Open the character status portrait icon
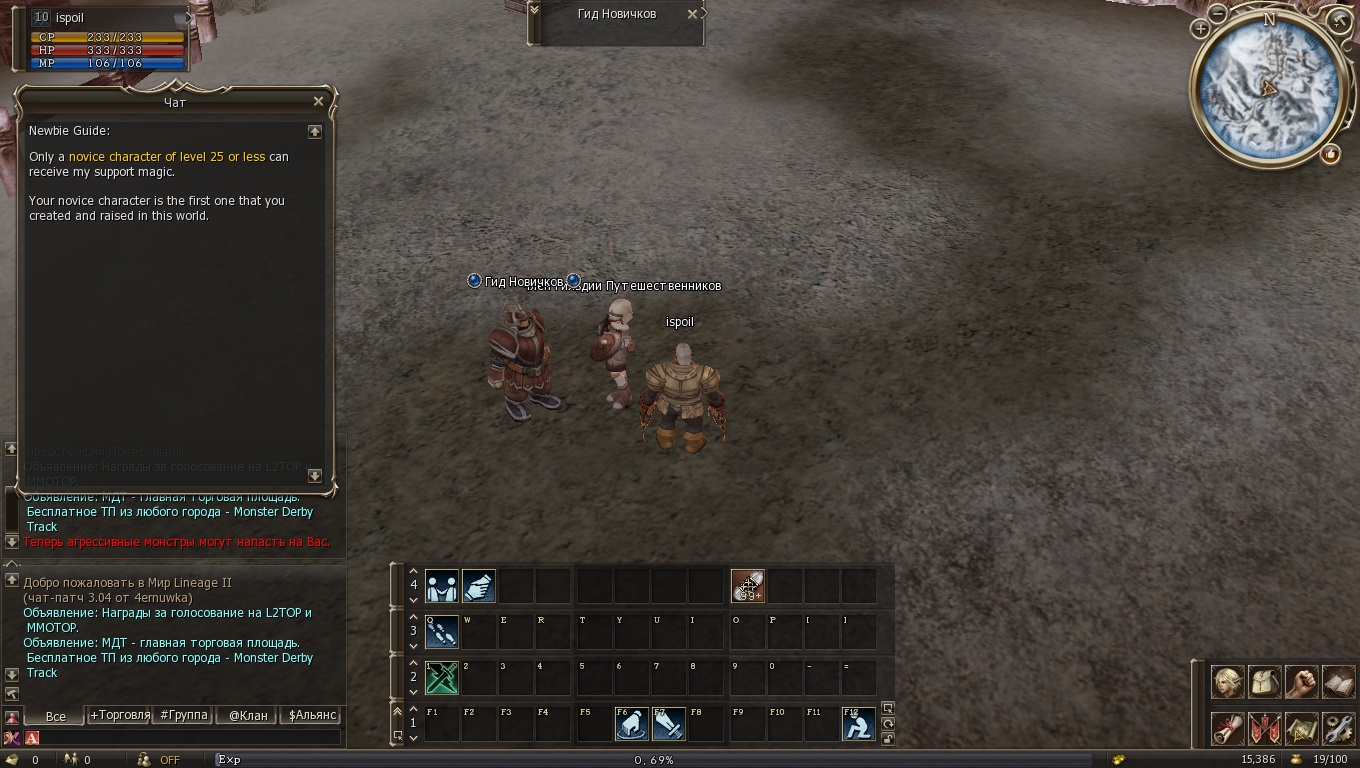Screen dimensions: 1360x768 tap(1228, 682)
